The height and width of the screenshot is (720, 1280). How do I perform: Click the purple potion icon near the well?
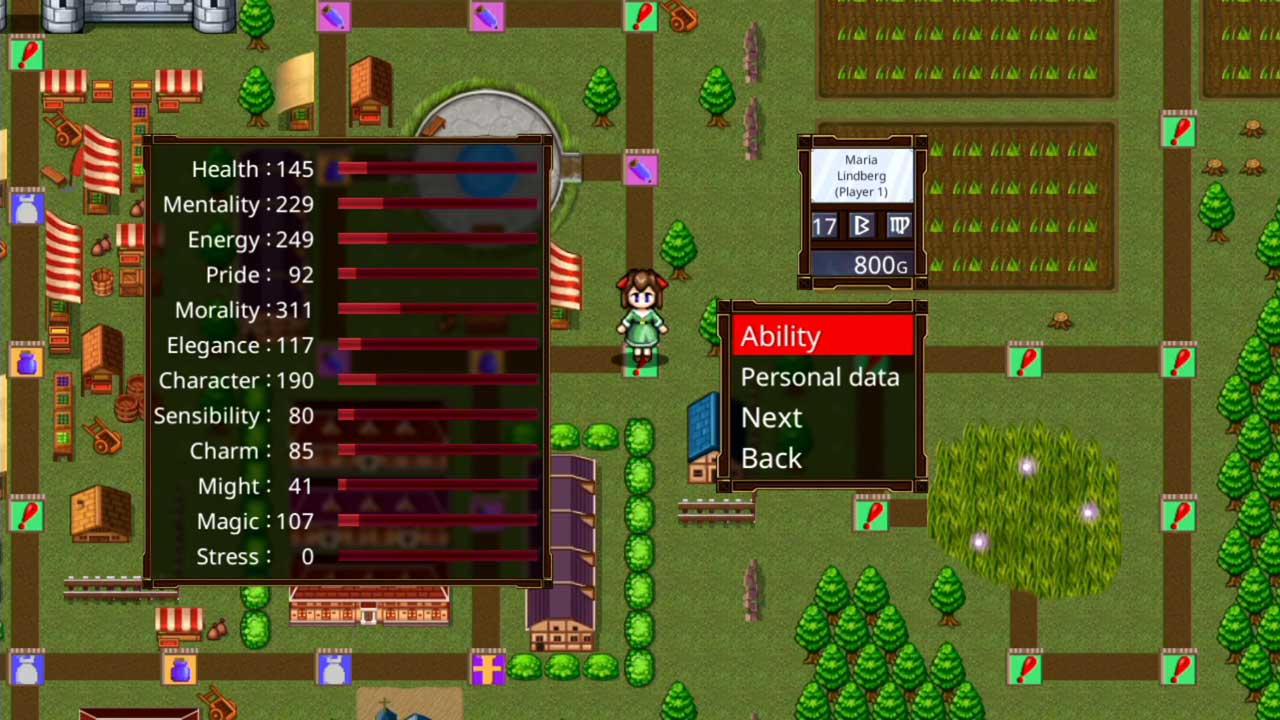641,170
